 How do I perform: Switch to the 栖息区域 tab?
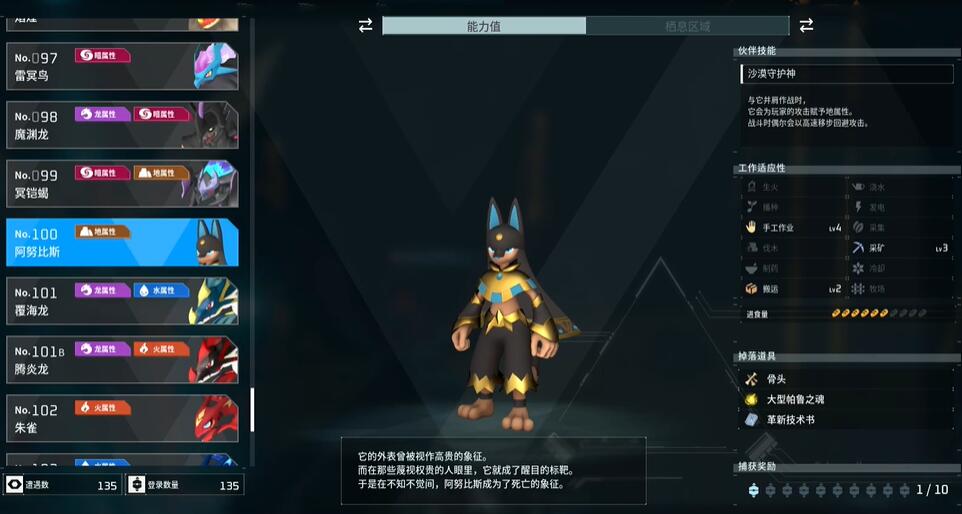pos(687,26)
